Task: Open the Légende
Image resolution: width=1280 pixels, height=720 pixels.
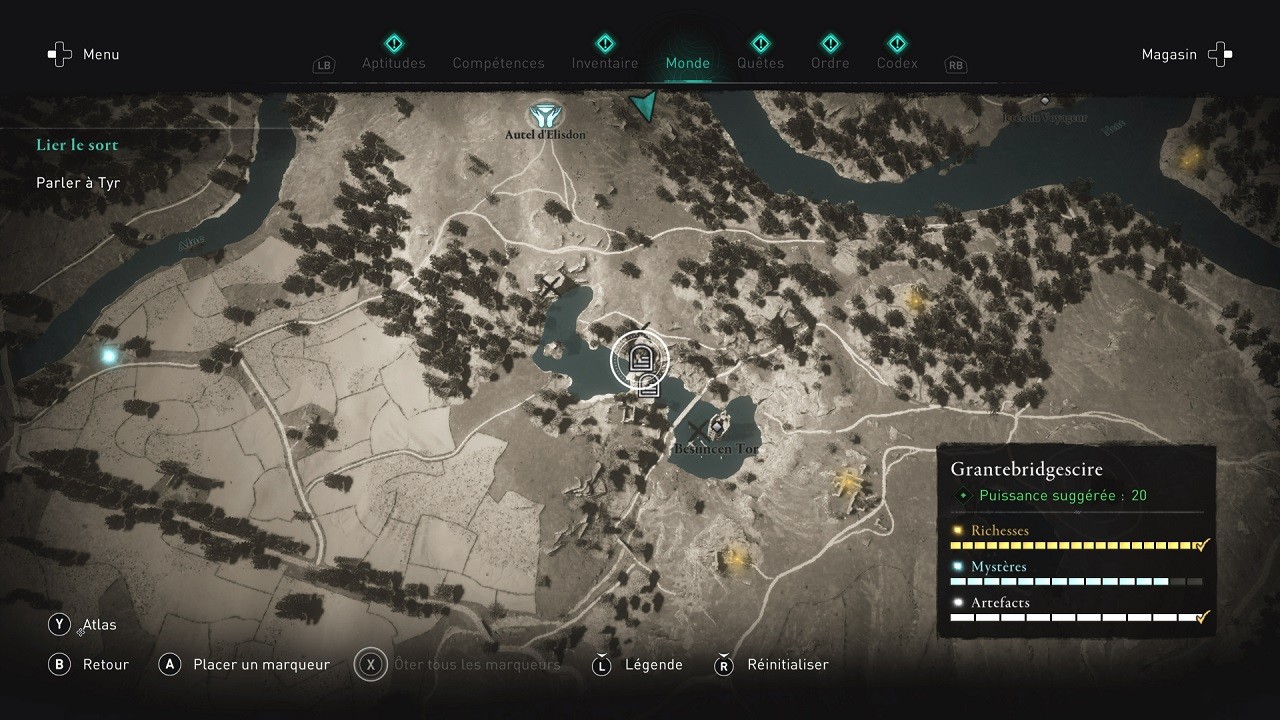Action: point(656,664)
